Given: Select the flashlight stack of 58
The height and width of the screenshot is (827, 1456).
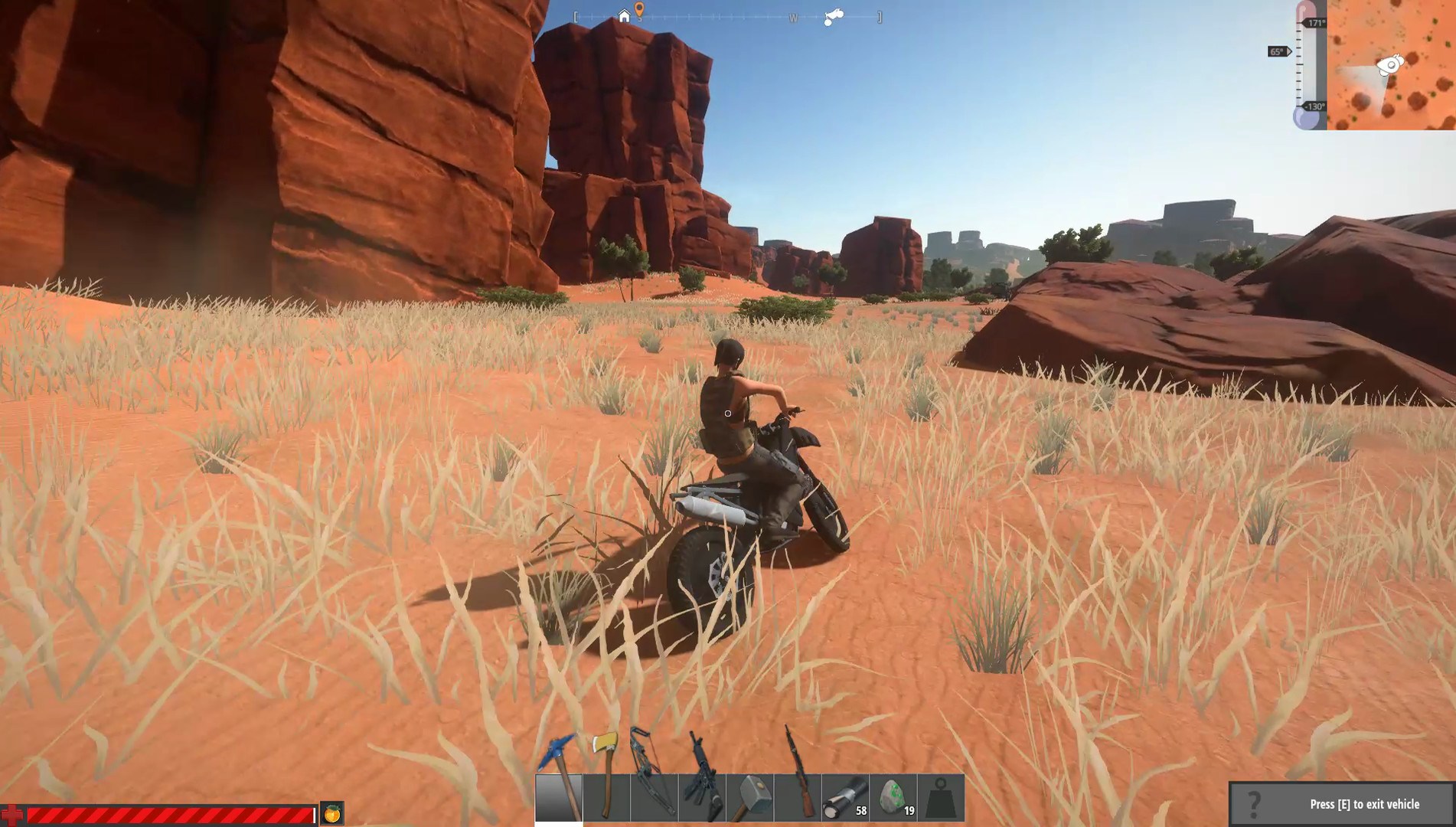Looking at the screenshot, I should [844, 796].
